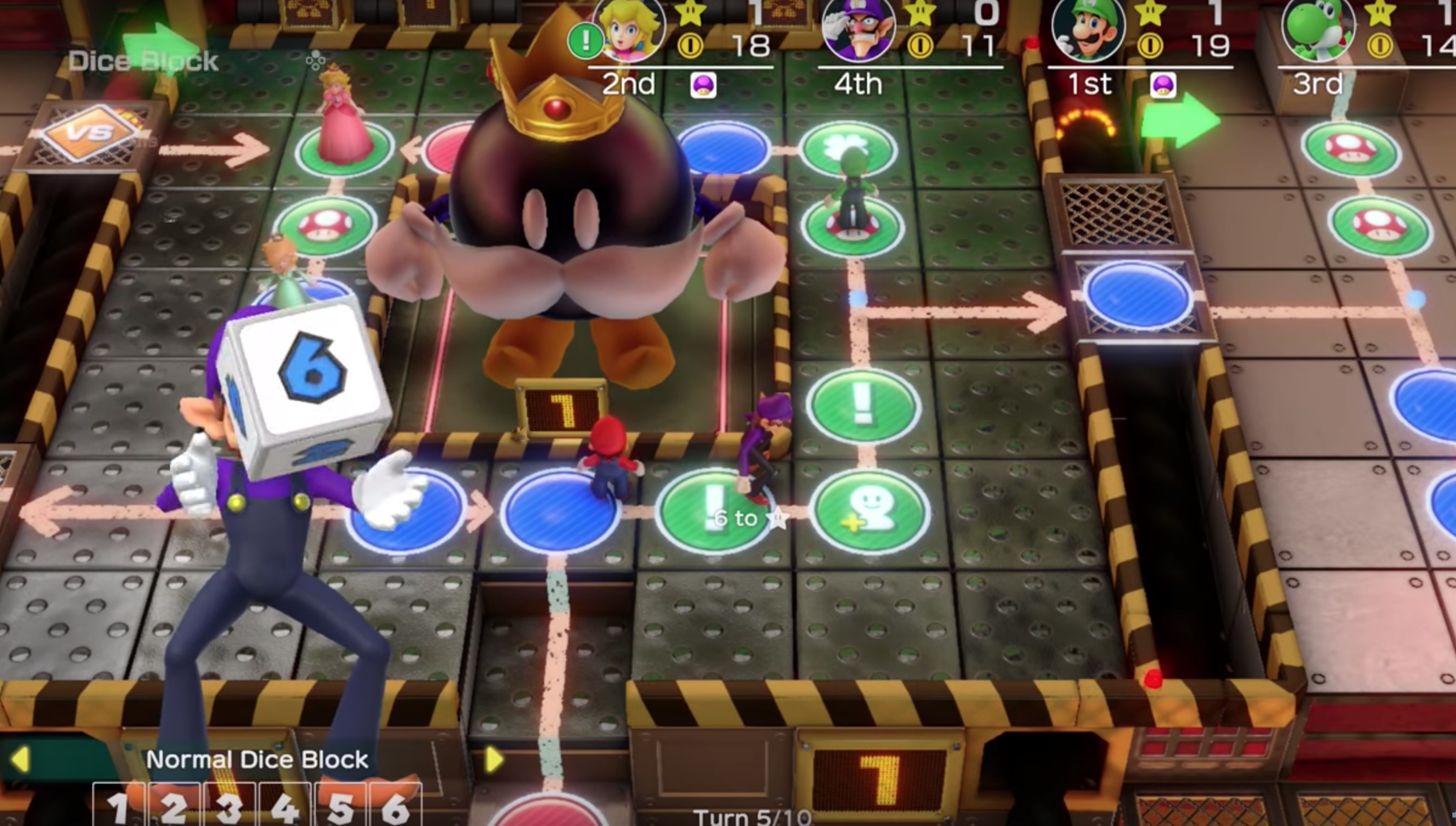This screenshot has width=1456, height=826.
Task: Choose the Normal Dice Block label
Action: pyautogui.click(x=257, y=760)
